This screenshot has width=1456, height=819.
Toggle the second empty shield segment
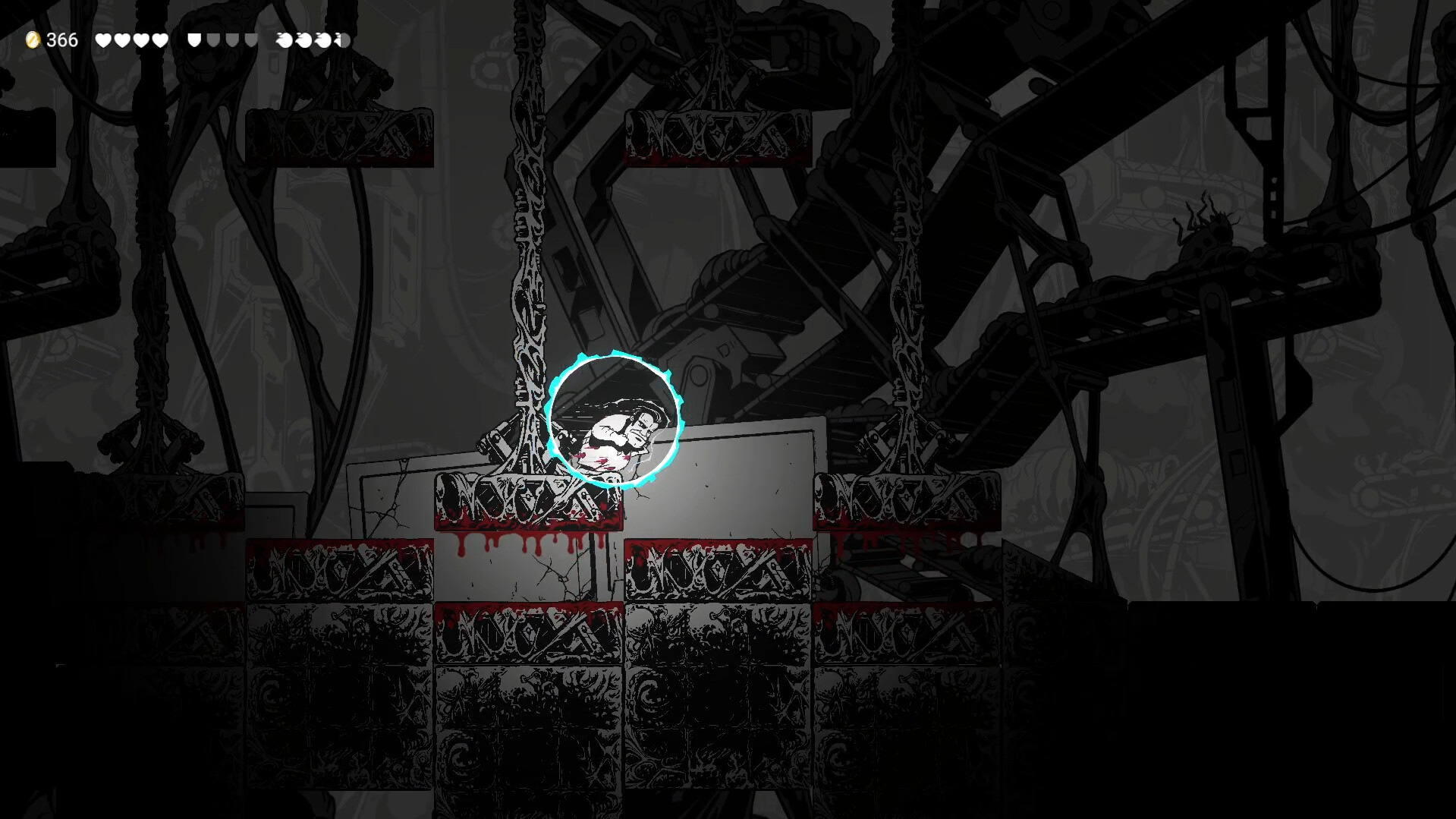tap(232, 39)
